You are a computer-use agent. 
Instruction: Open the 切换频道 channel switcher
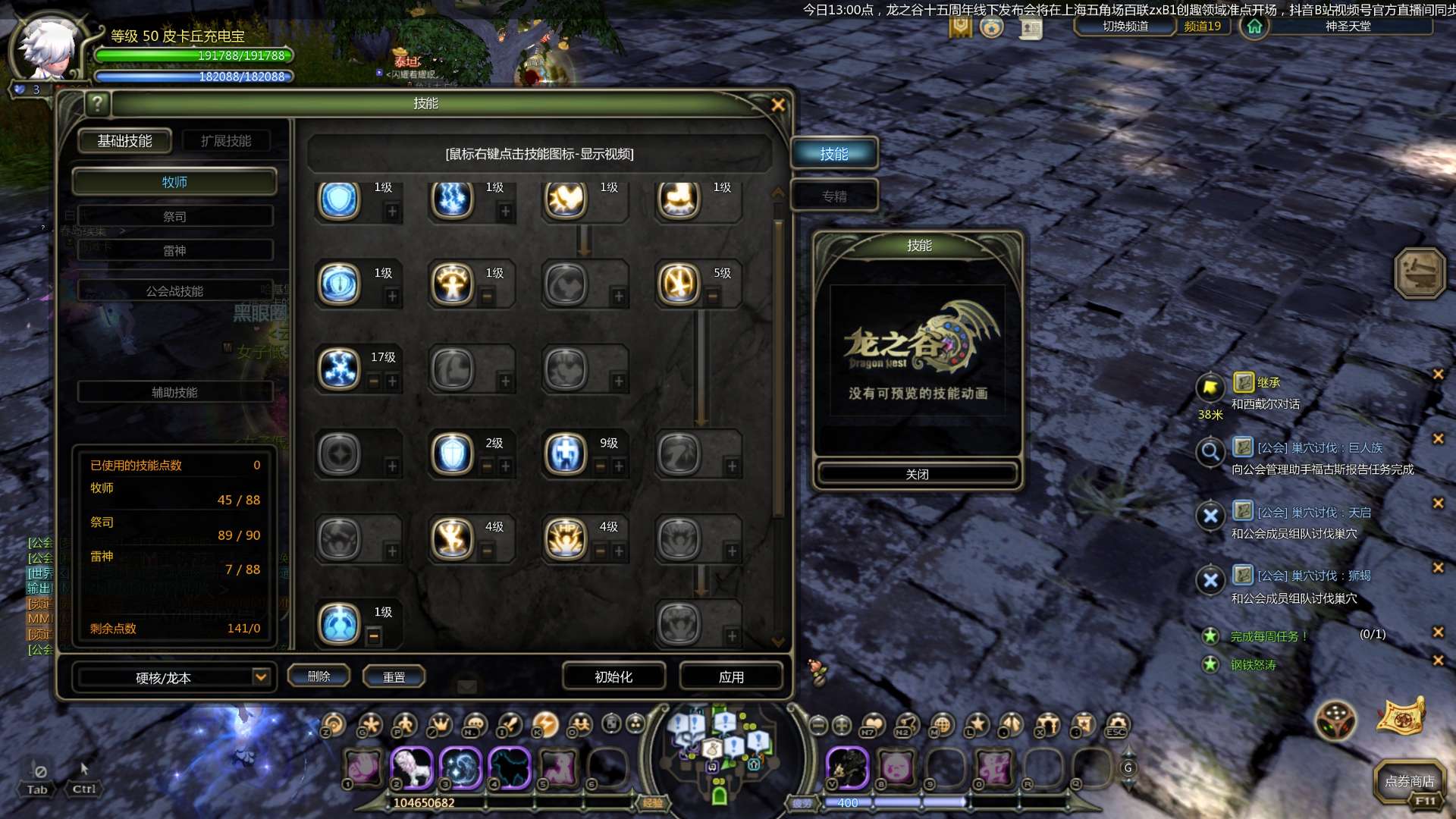(x=1125, y=27)
